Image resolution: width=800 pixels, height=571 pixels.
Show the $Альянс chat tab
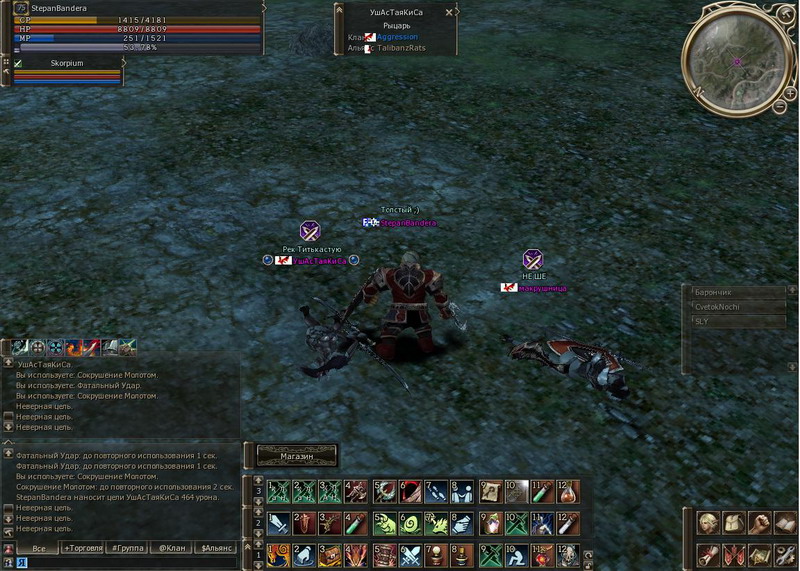(x=216, y=548)
